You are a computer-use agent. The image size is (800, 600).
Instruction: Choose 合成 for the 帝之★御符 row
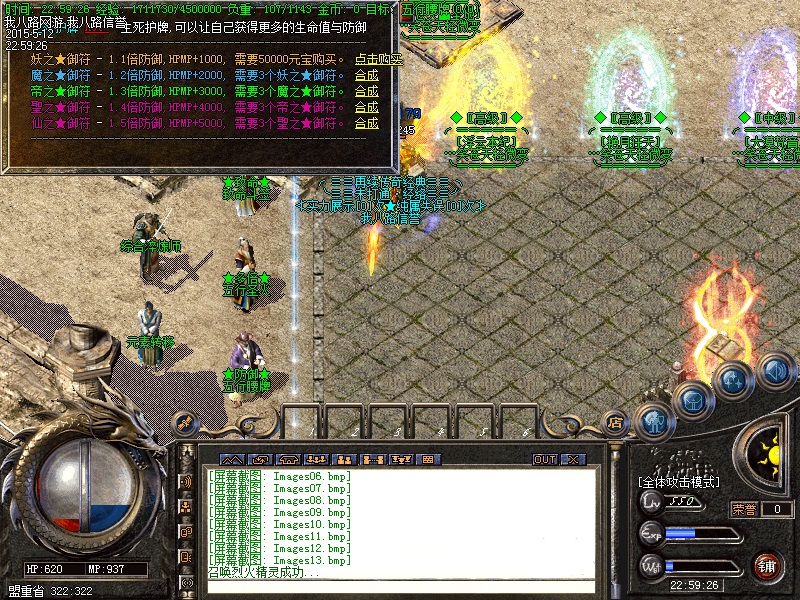[x=367, y=91]
